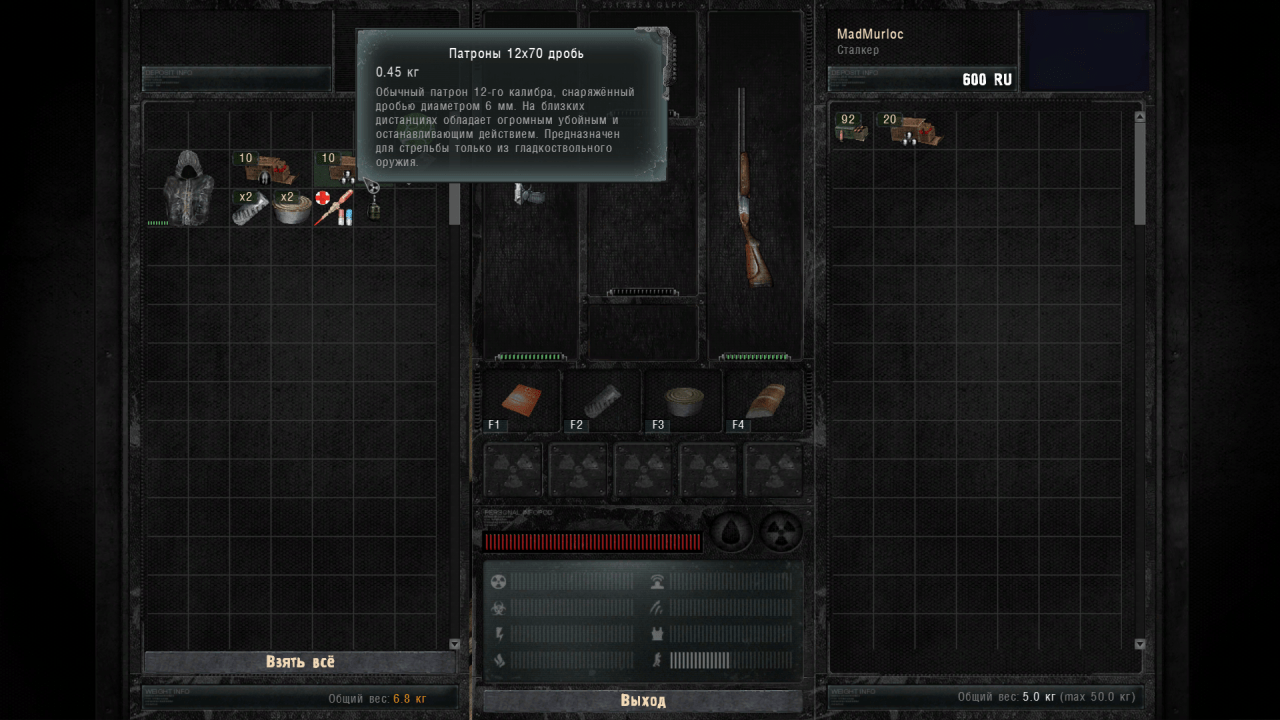Viewport: 1280px width, 720px height.
Task: Pick the stack of 10 red shotgun shells
Action: pyautogui.click(x=269, y=168)
